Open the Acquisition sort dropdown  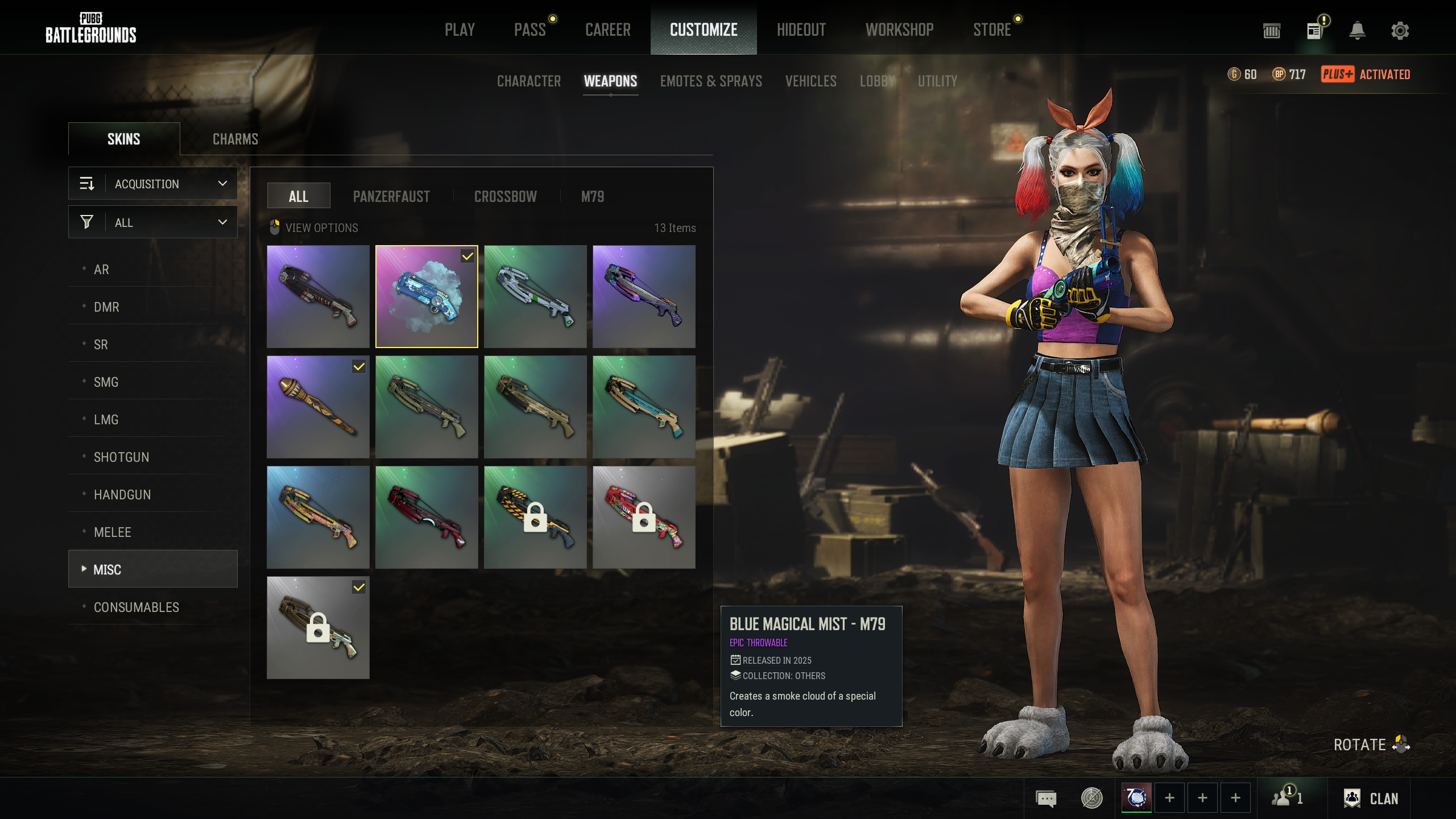[153, 184]
